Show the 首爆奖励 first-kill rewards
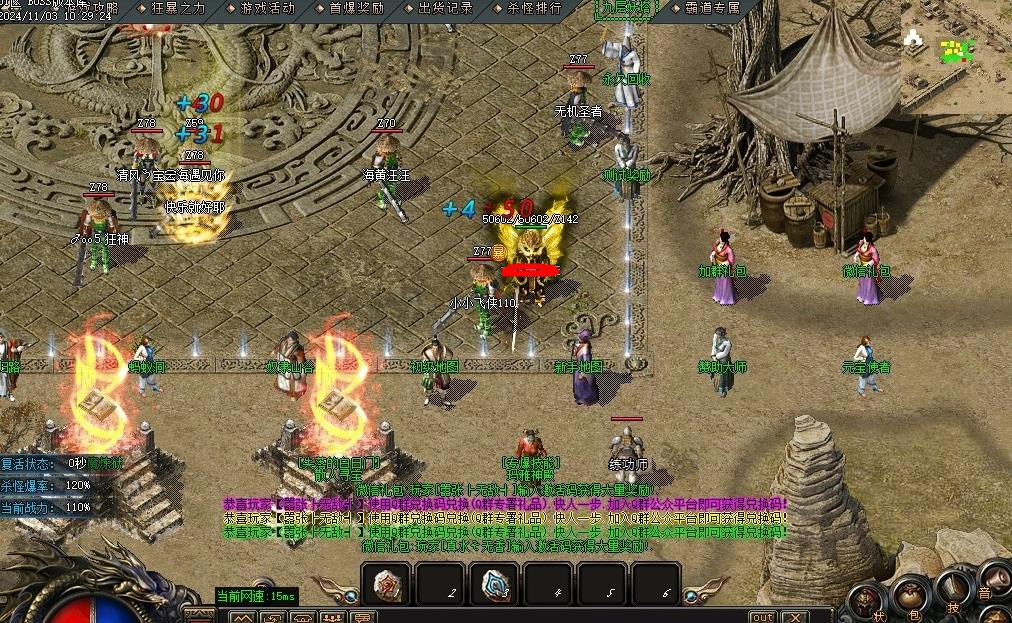The width and height of the screenshot is (1012, 623). (357, 8)
